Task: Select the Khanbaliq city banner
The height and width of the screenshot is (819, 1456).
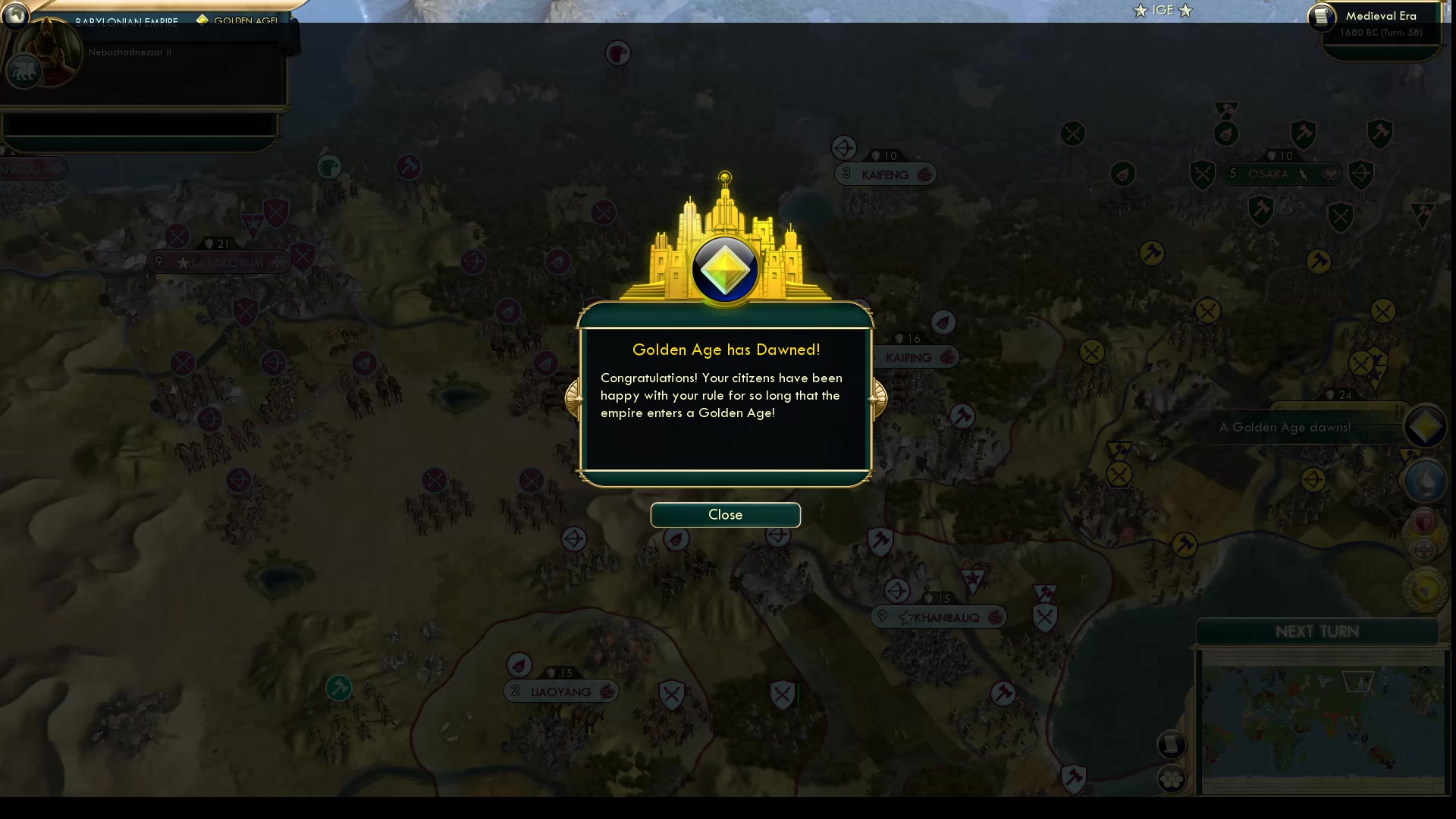Action: point(938,617)
